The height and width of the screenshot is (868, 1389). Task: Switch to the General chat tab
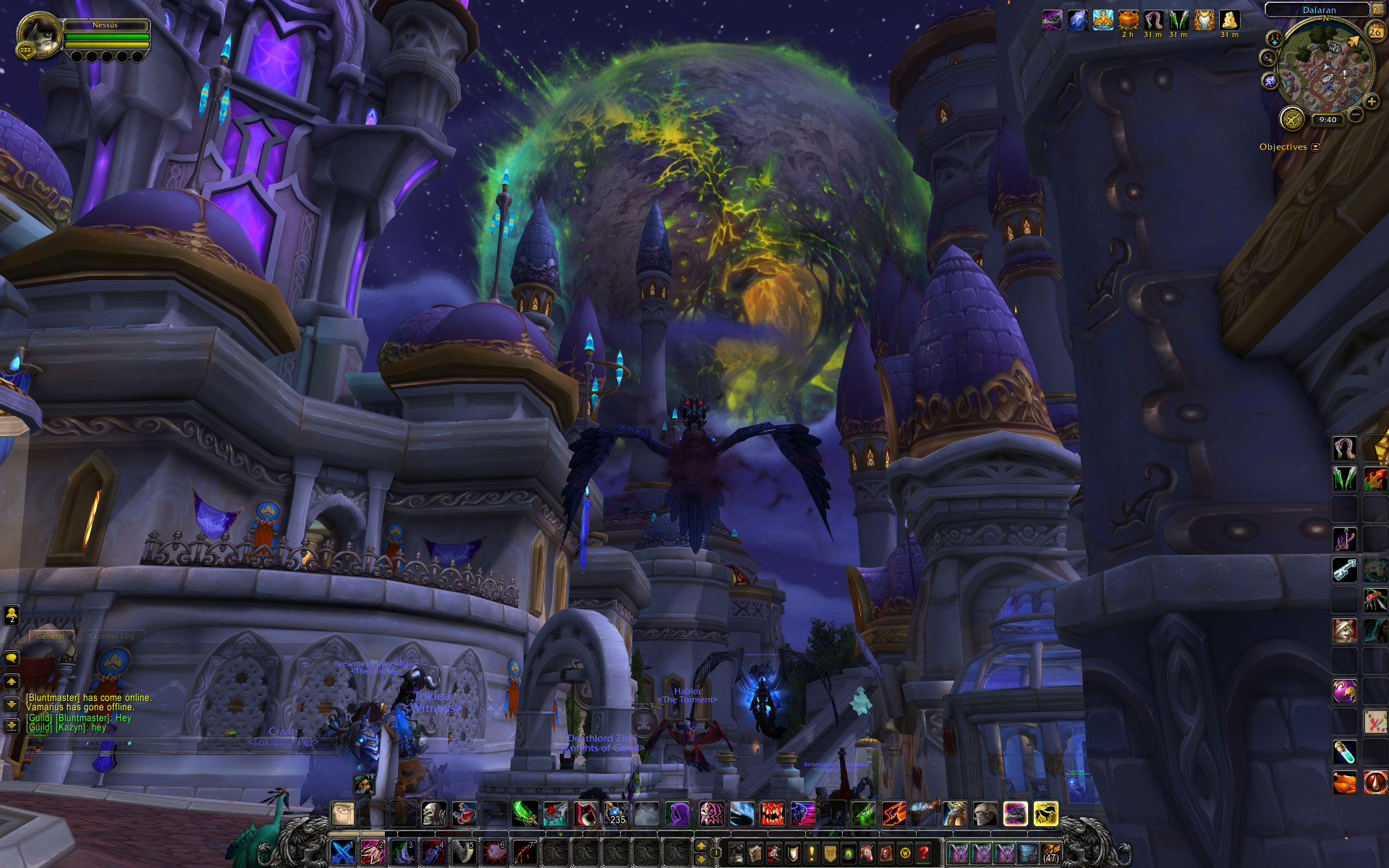(51, 636)
